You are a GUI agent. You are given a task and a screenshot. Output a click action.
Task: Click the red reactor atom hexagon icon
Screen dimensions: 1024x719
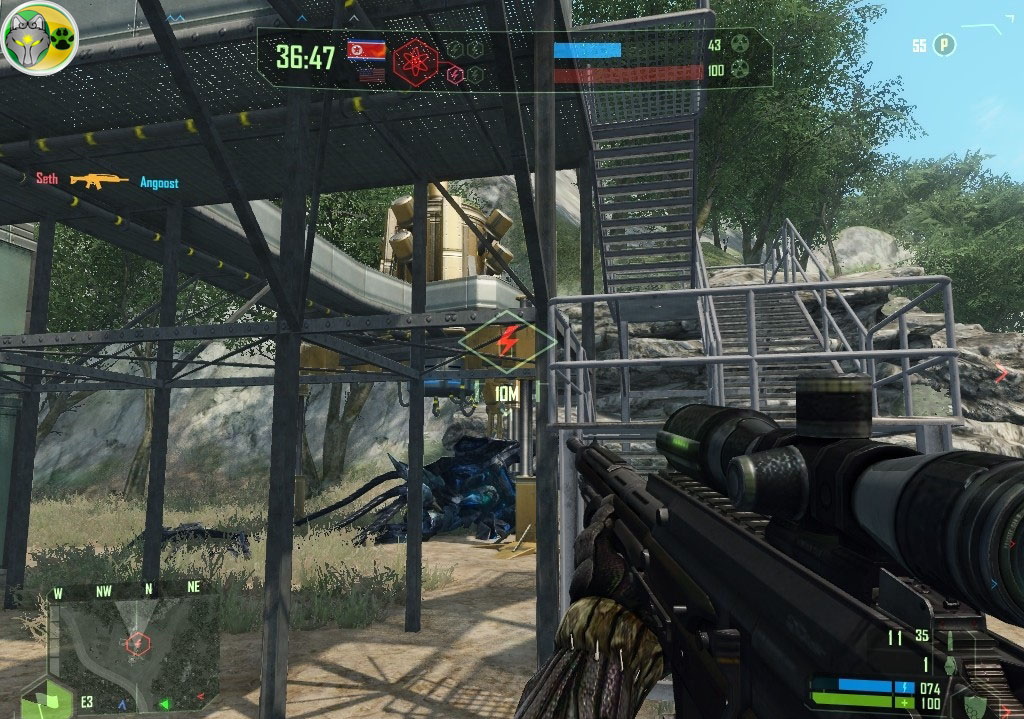pyautogui.click(x=414, y=59)
